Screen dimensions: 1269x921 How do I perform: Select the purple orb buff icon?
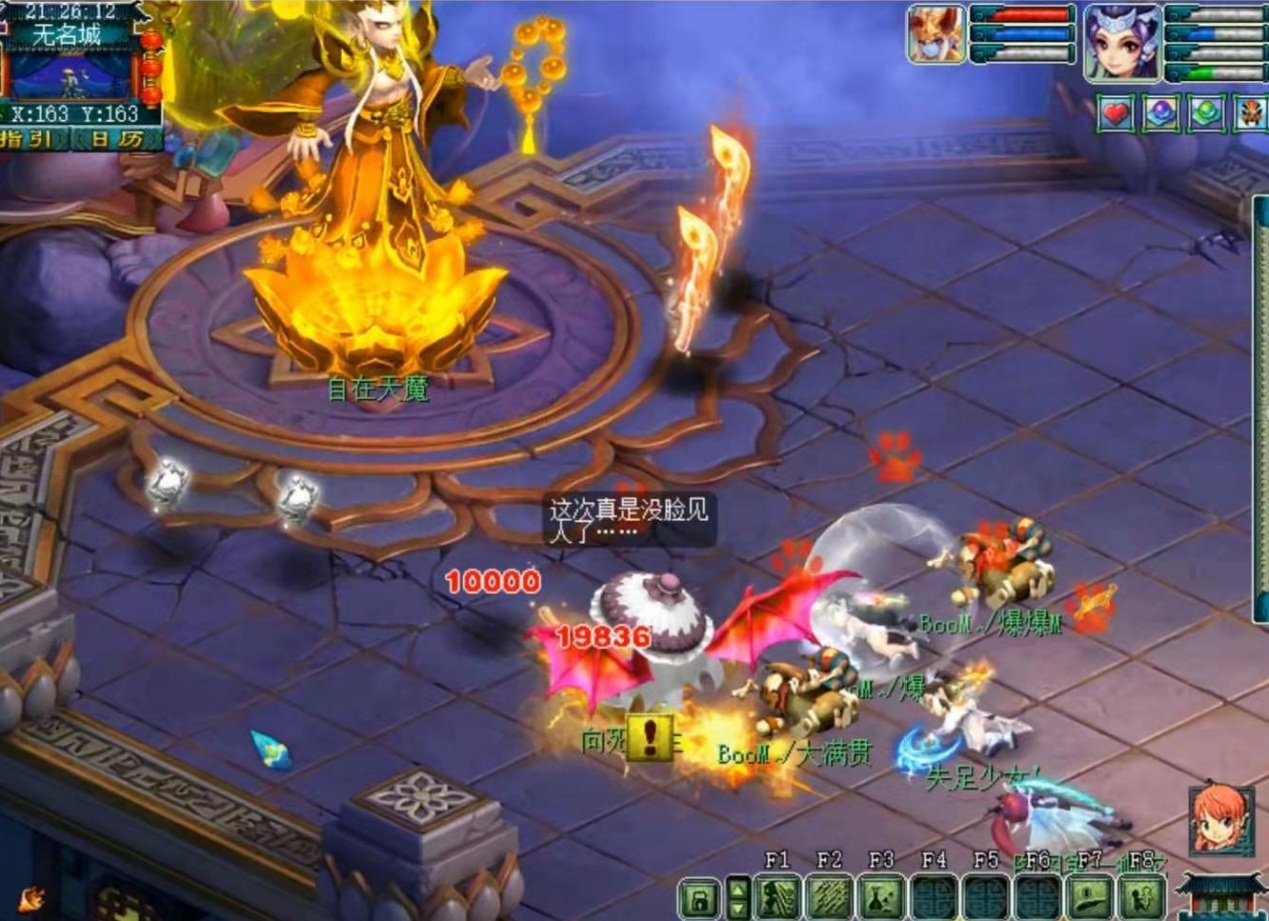pyautogui.click(x=1161, y=114)
